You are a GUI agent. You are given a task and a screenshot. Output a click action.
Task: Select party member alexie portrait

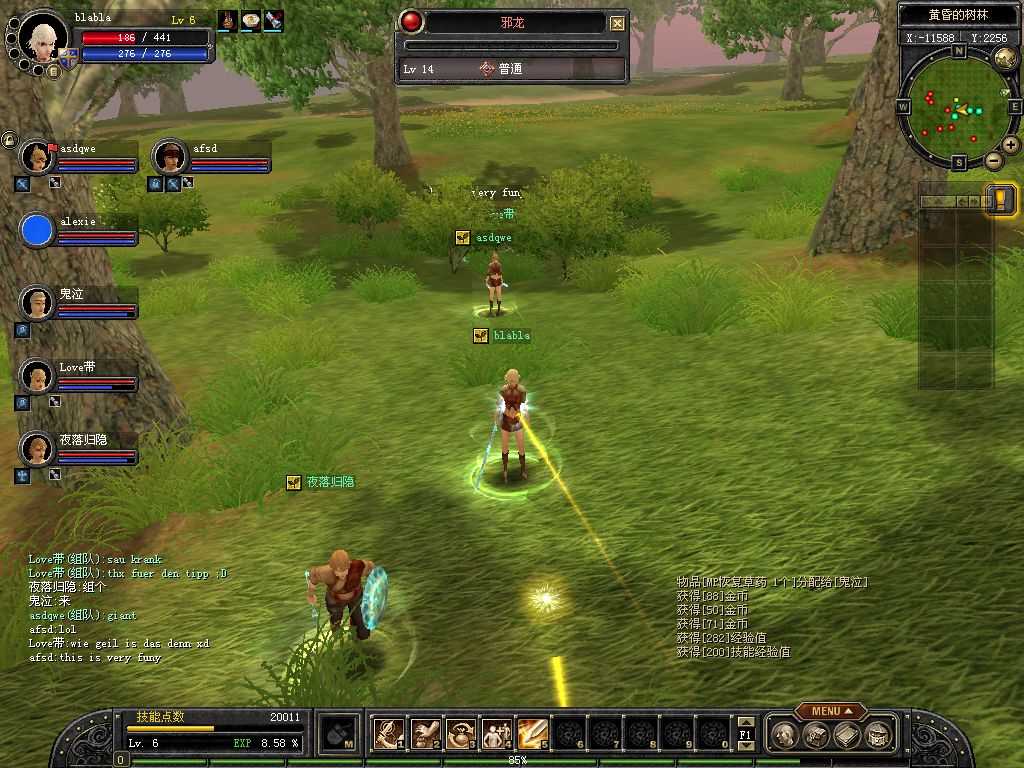point(37,230)
